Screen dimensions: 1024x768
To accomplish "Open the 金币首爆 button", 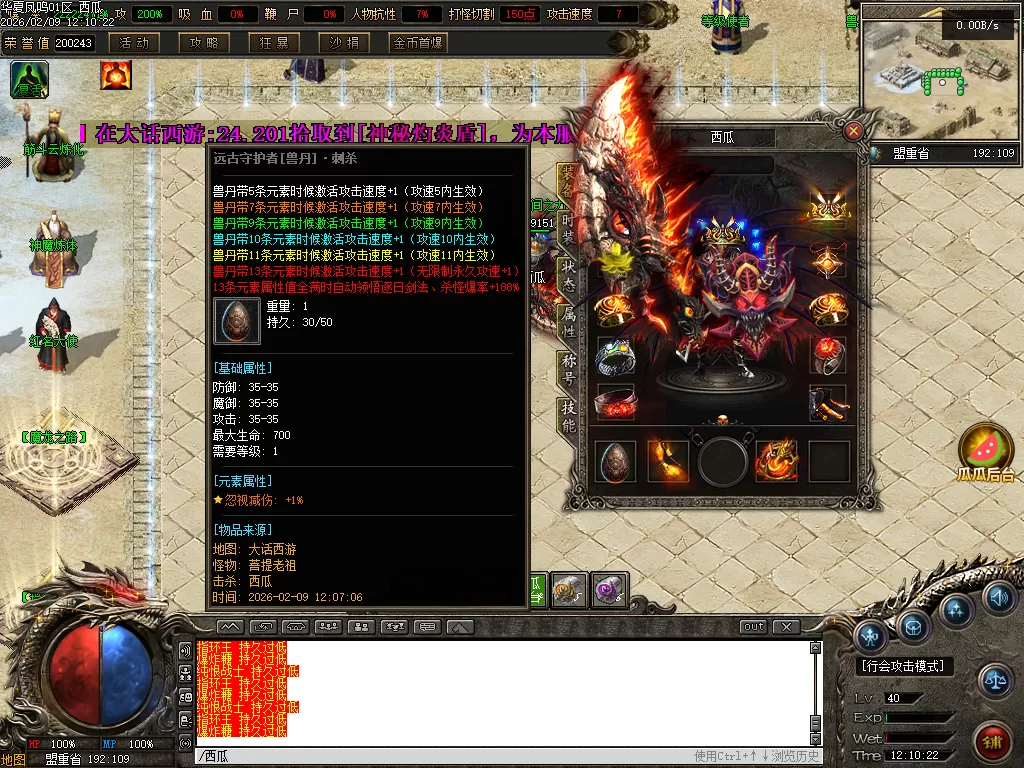I will pyautogui.click(x=418, y=43).
